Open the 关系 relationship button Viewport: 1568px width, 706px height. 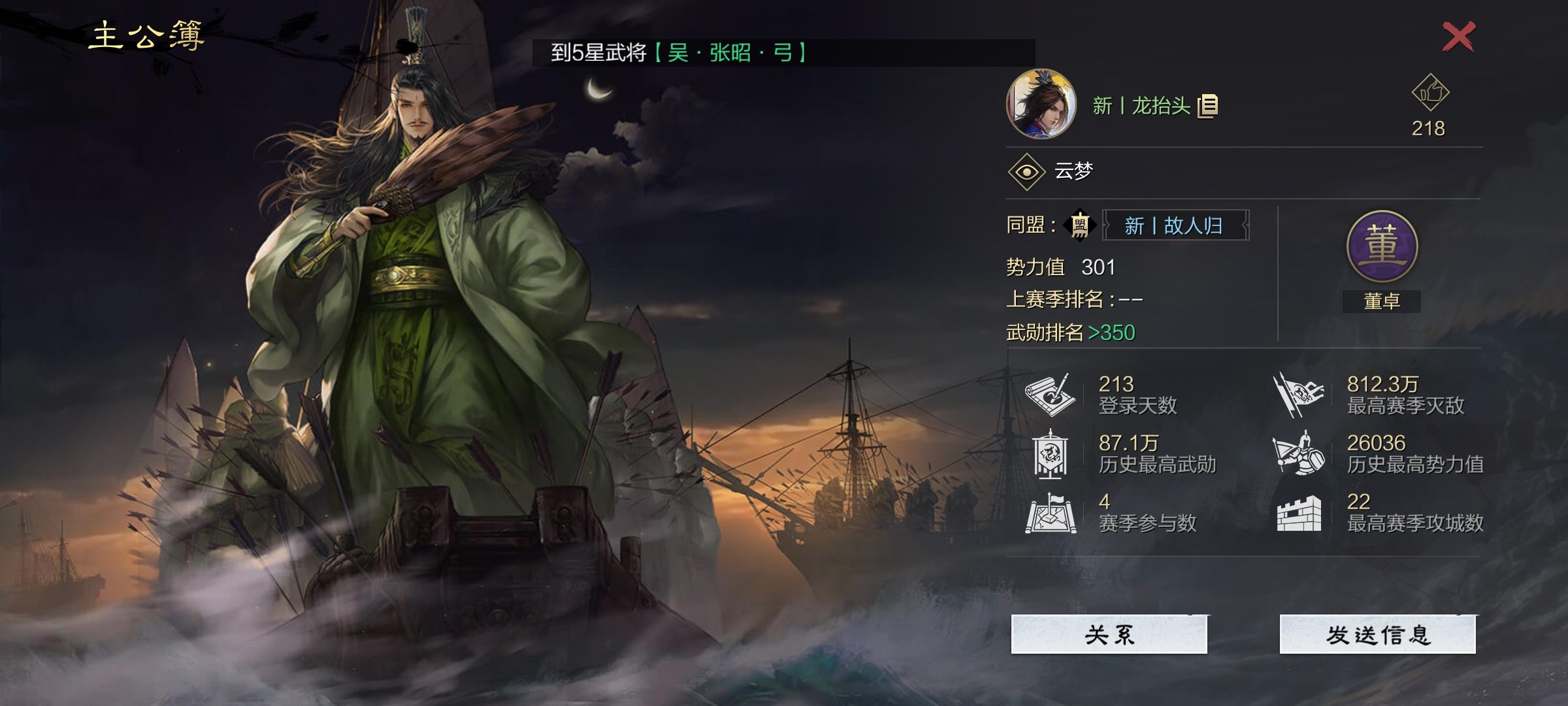[x=1109, y=634]
